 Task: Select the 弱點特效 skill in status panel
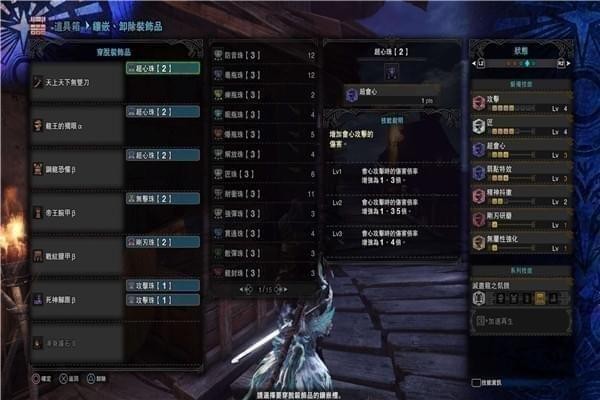point(520,168)
